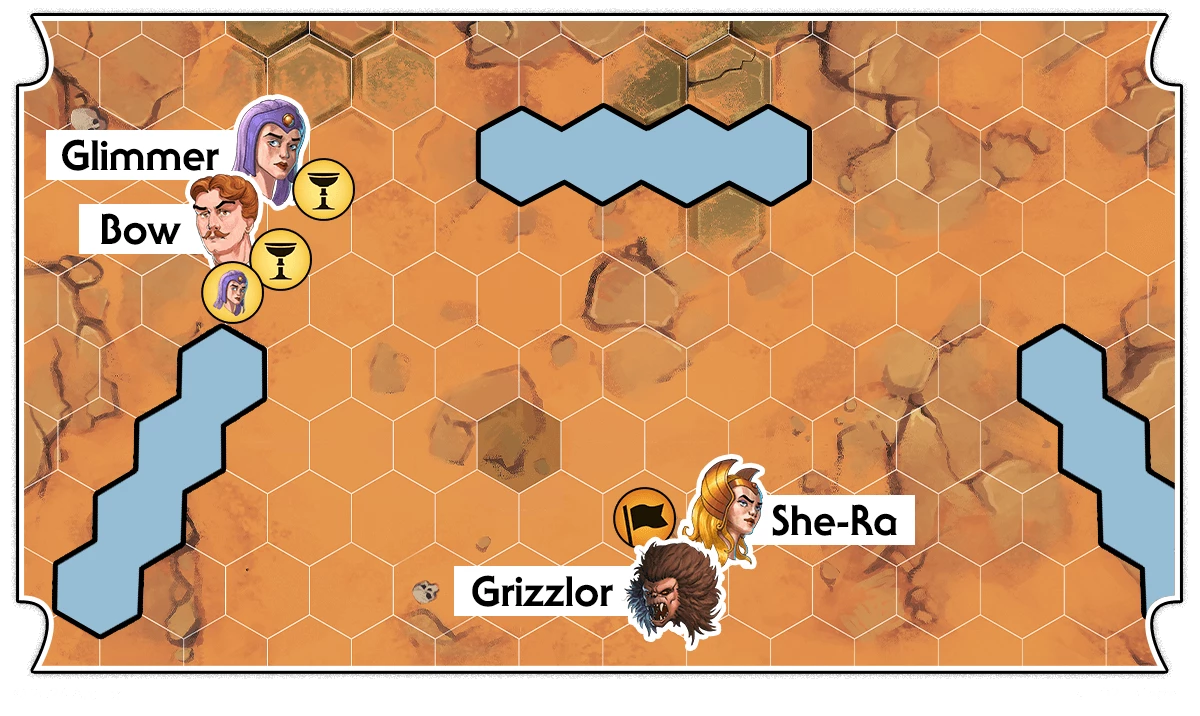Select the Bow unit portrait

point(227,222)
